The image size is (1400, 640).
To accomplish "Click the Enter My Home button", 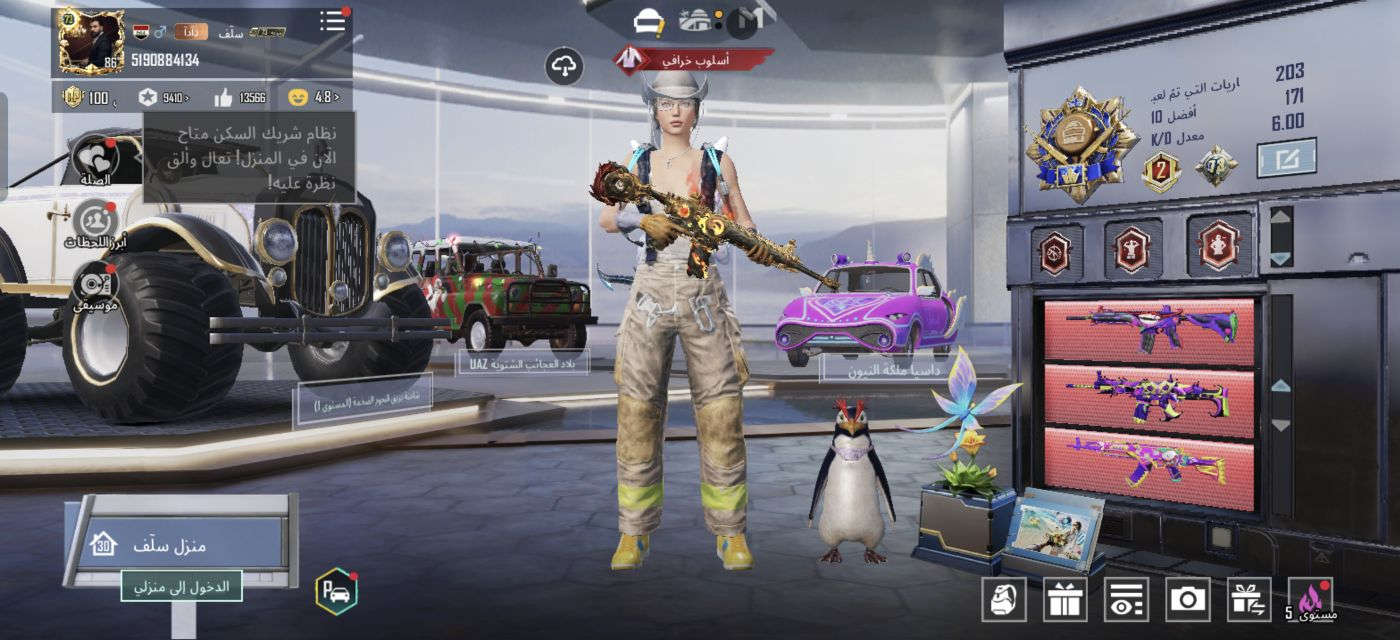I will (182, 586).
